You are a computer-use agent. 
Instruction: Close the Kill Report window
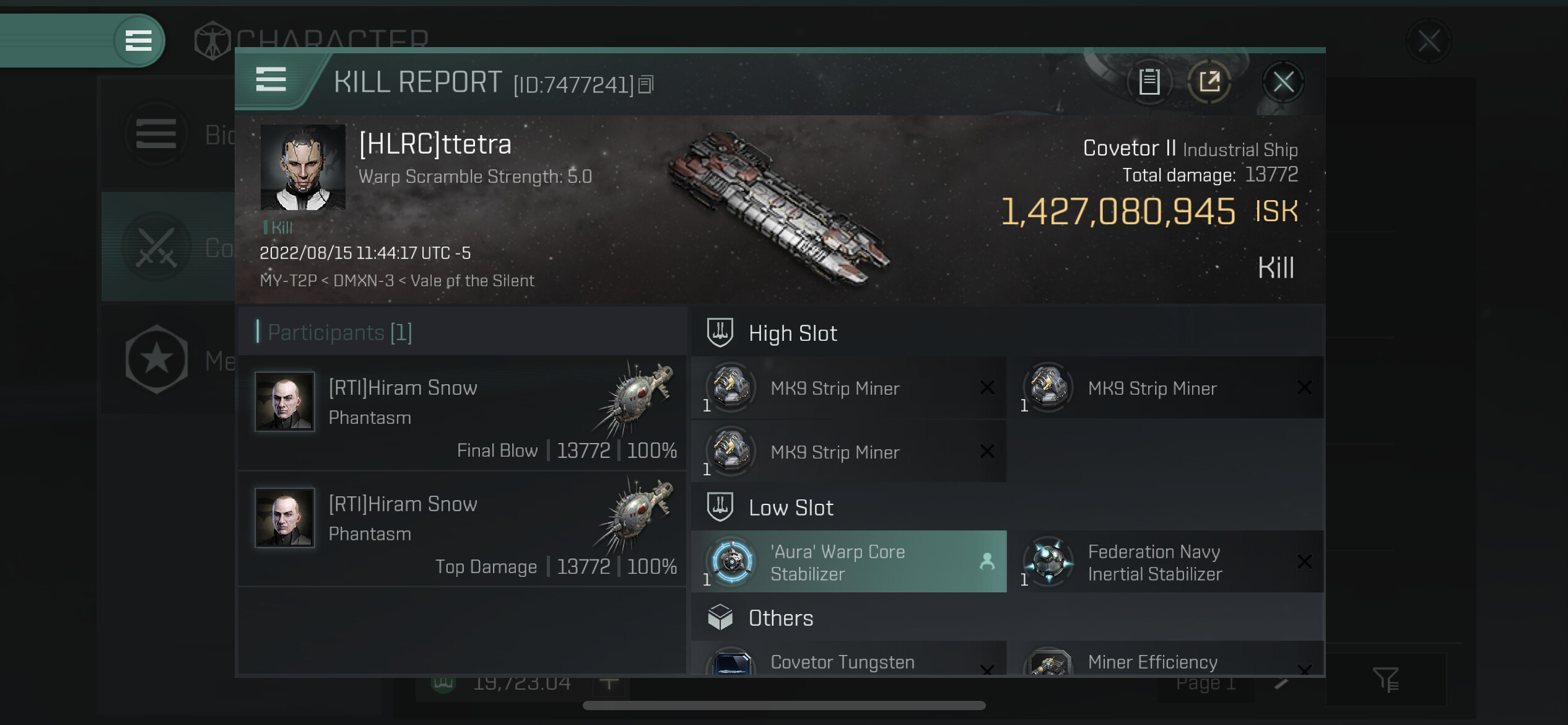[1283, 82]
